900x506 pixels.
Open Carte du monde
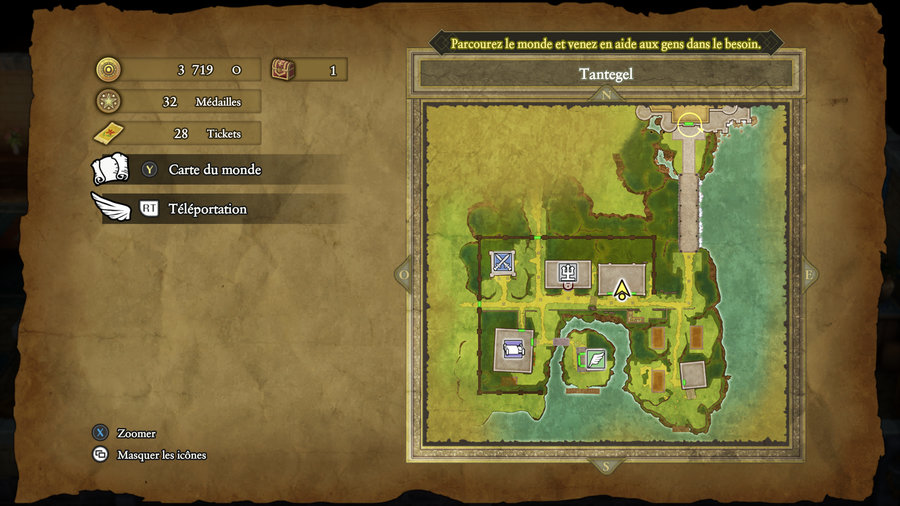214,170
